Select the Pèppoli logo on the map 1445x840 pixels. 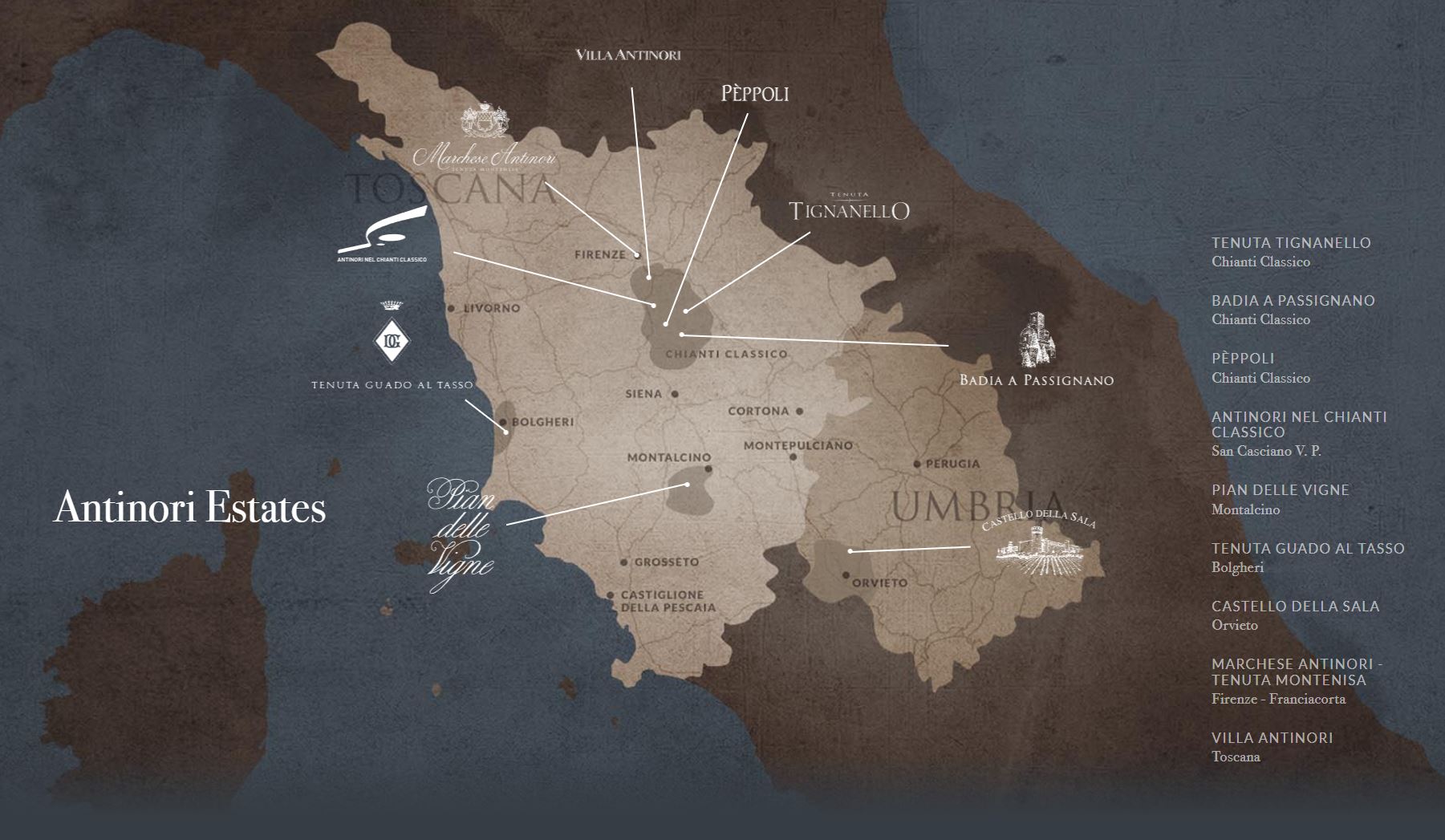tap(754, 94)
